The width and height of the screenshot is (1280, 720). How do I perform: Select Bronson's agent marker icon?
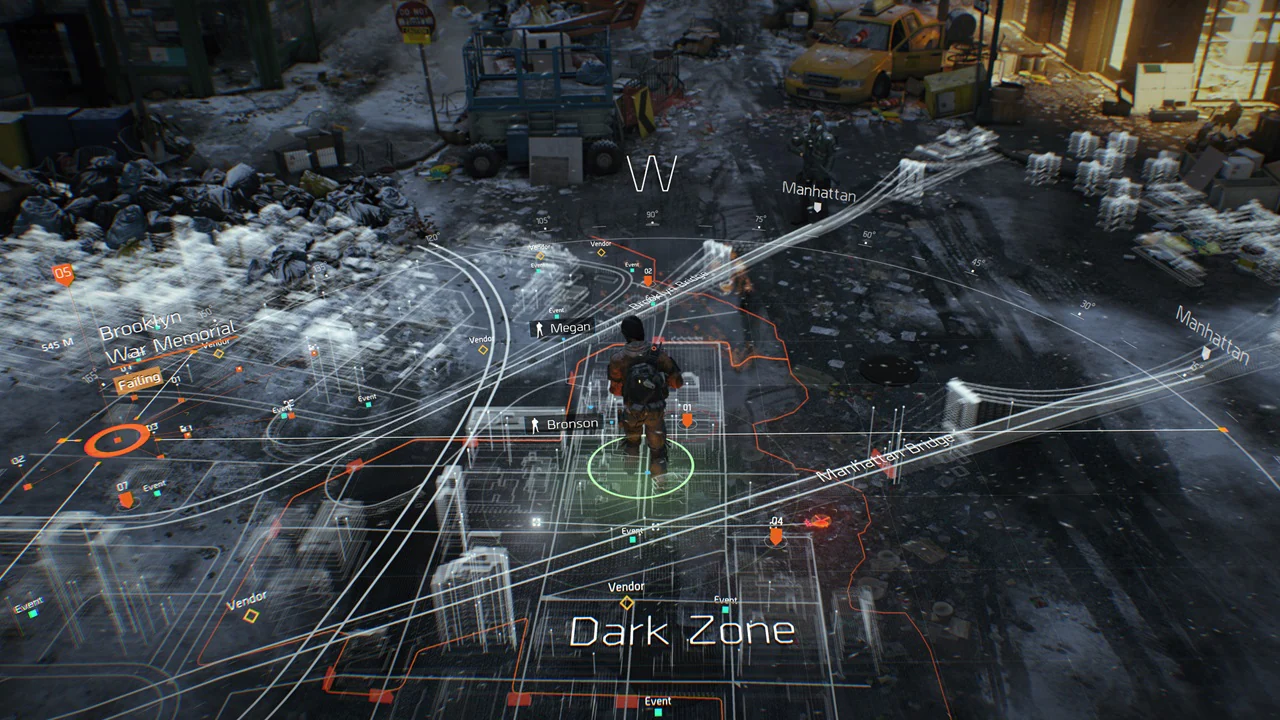click(x=536, y=423)
